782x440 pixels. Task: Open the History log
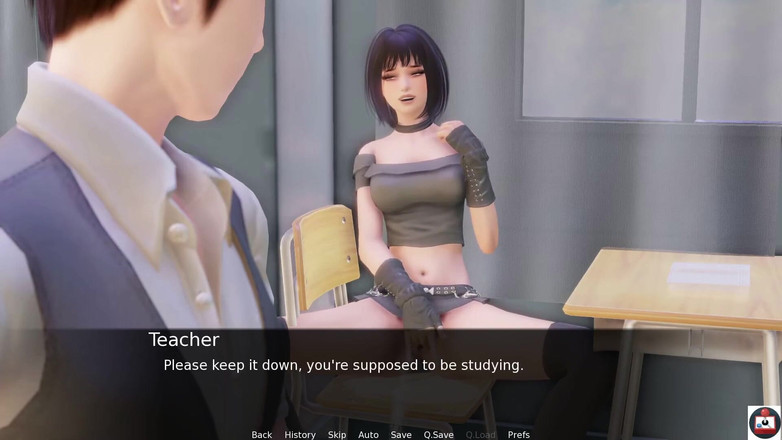(x=300, y=434)
